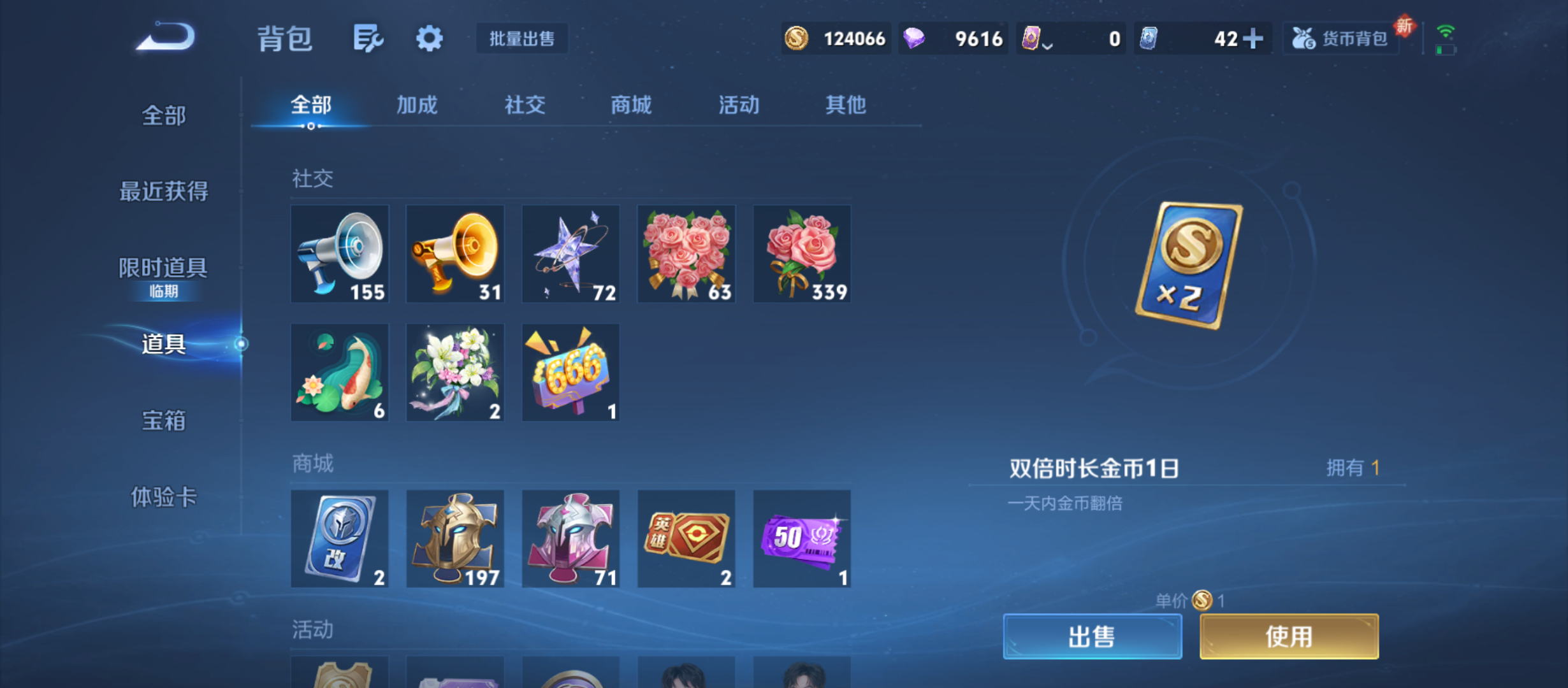The image size is (1568, 688).
Task: Open the 货币背包 currency bag icon
Action: pos(1341,38)
